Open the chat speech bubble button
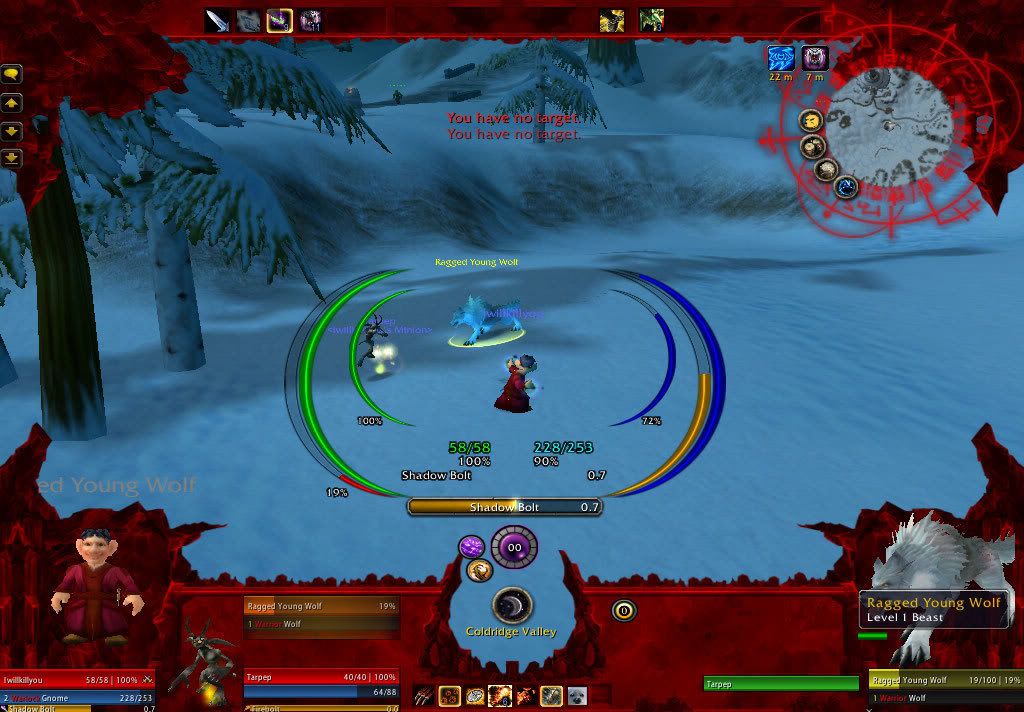Viewport: 1024px width, 712px height. (x=13, y=73)
